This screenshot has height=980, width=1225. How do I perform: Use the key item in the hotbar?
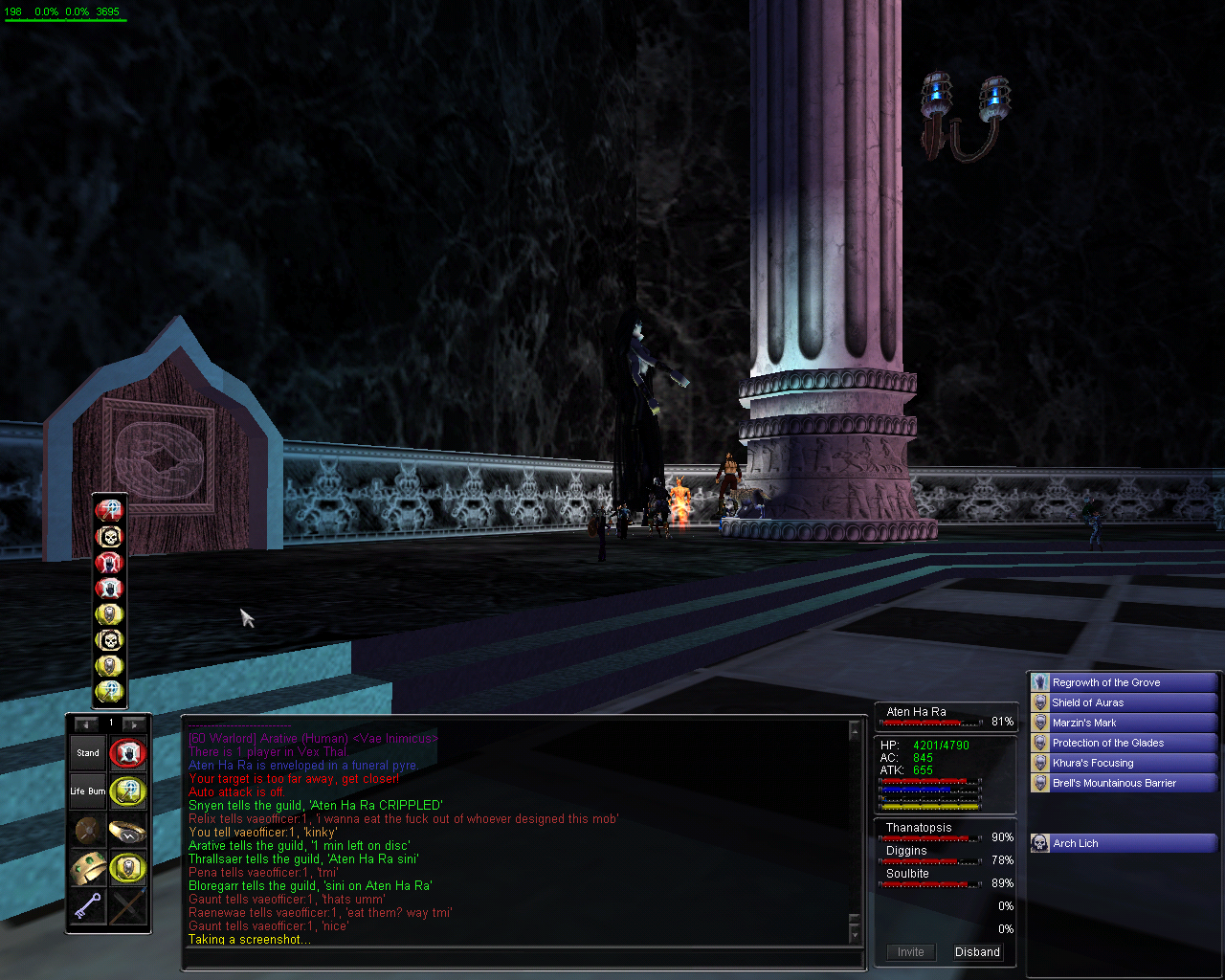[88, 905]
